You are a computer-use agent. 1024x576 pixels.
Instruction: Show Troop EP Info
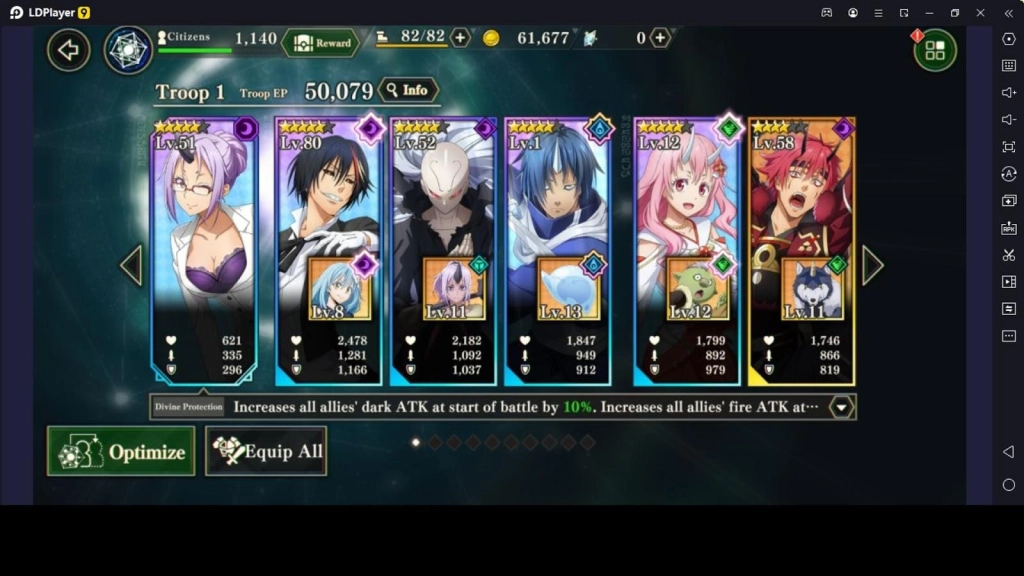pyautogui.click(x=408, y=90)
